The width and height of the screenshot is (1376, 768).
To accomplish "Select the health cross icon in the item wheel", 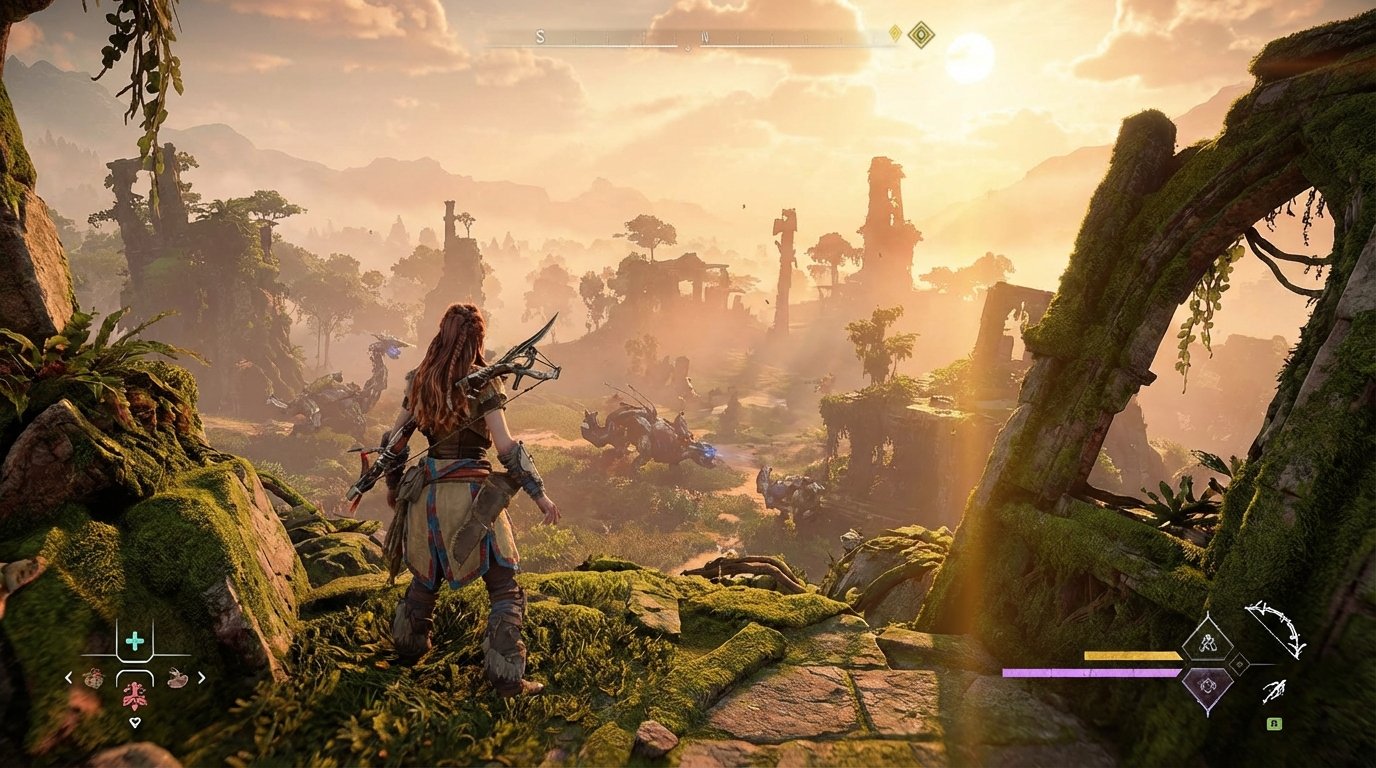I will [x=134, y=642].
